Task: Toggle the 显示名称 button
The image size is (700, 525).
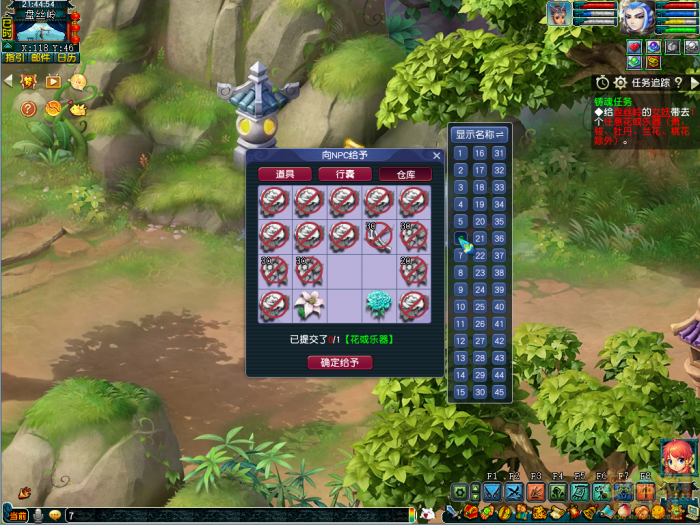Action: point(480,134)
